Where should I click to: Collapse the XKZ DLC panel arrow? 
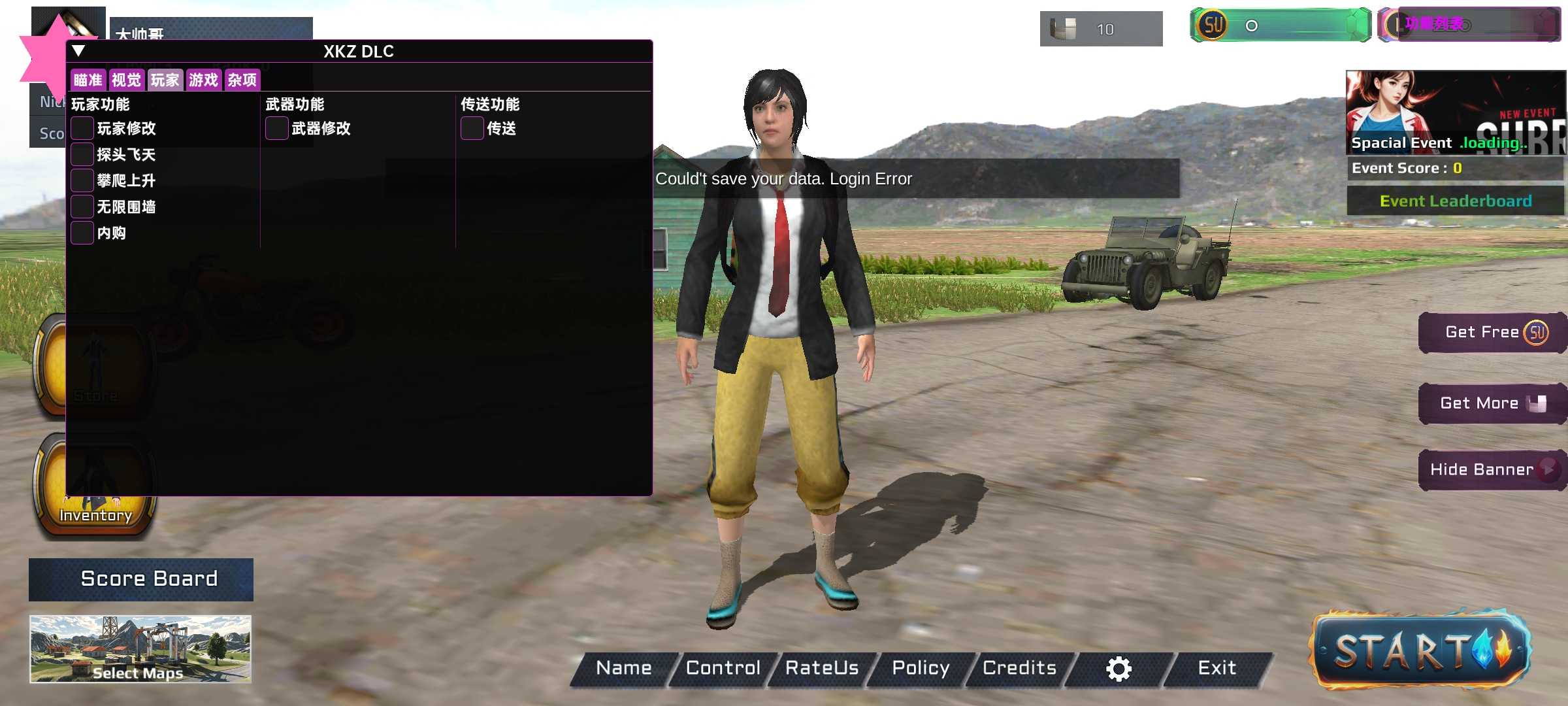click(78, 51)
